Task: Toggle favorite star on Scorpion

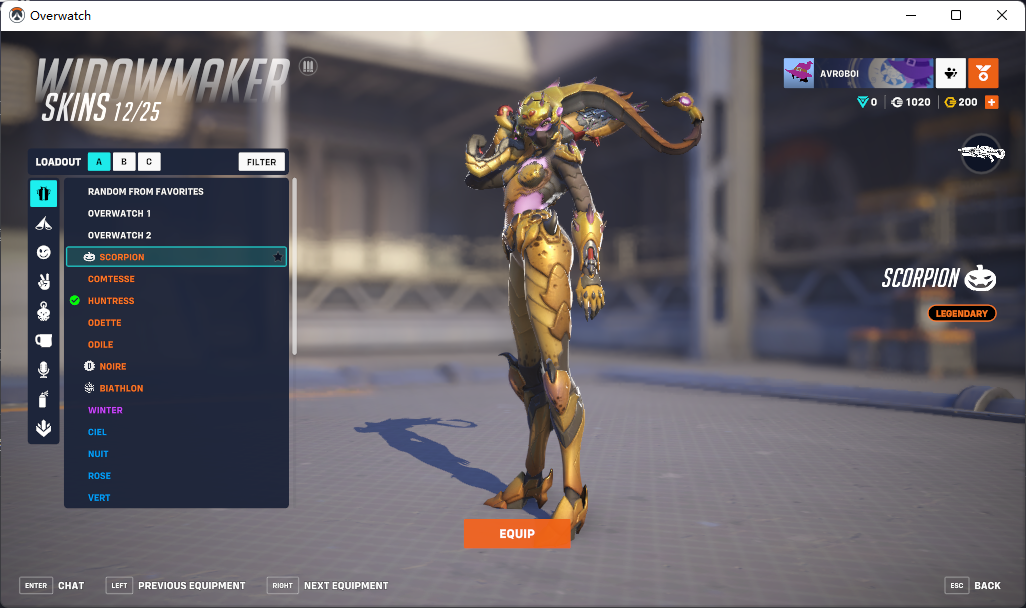Action: [278, 257]
